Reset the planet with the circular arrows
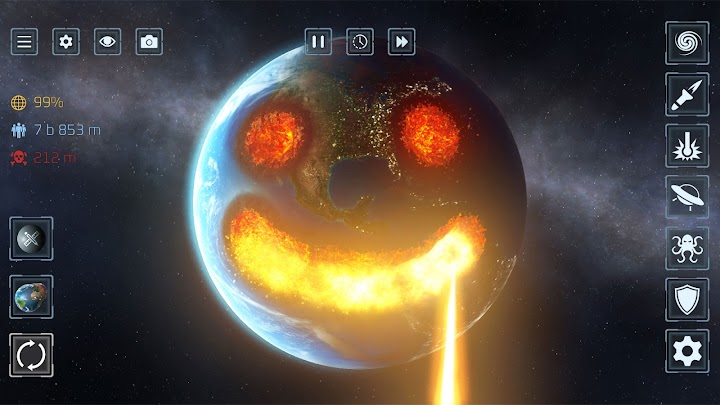This screenshot has width=720, height=405. (x=31, y=354)
